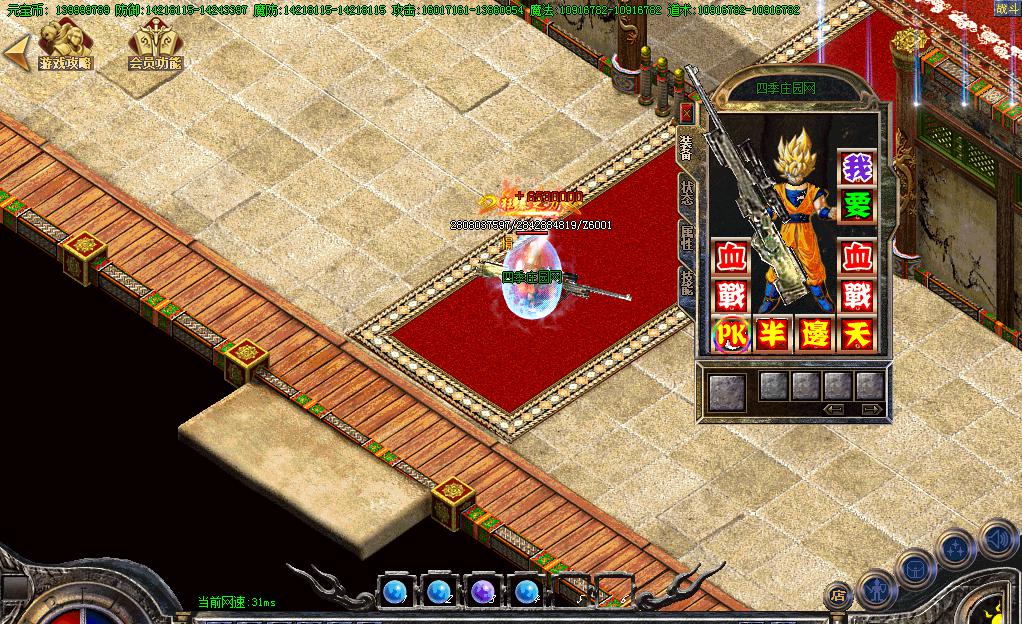
Task: Collapse the top menu with the gold arrow
Action: tap(14, 52)
